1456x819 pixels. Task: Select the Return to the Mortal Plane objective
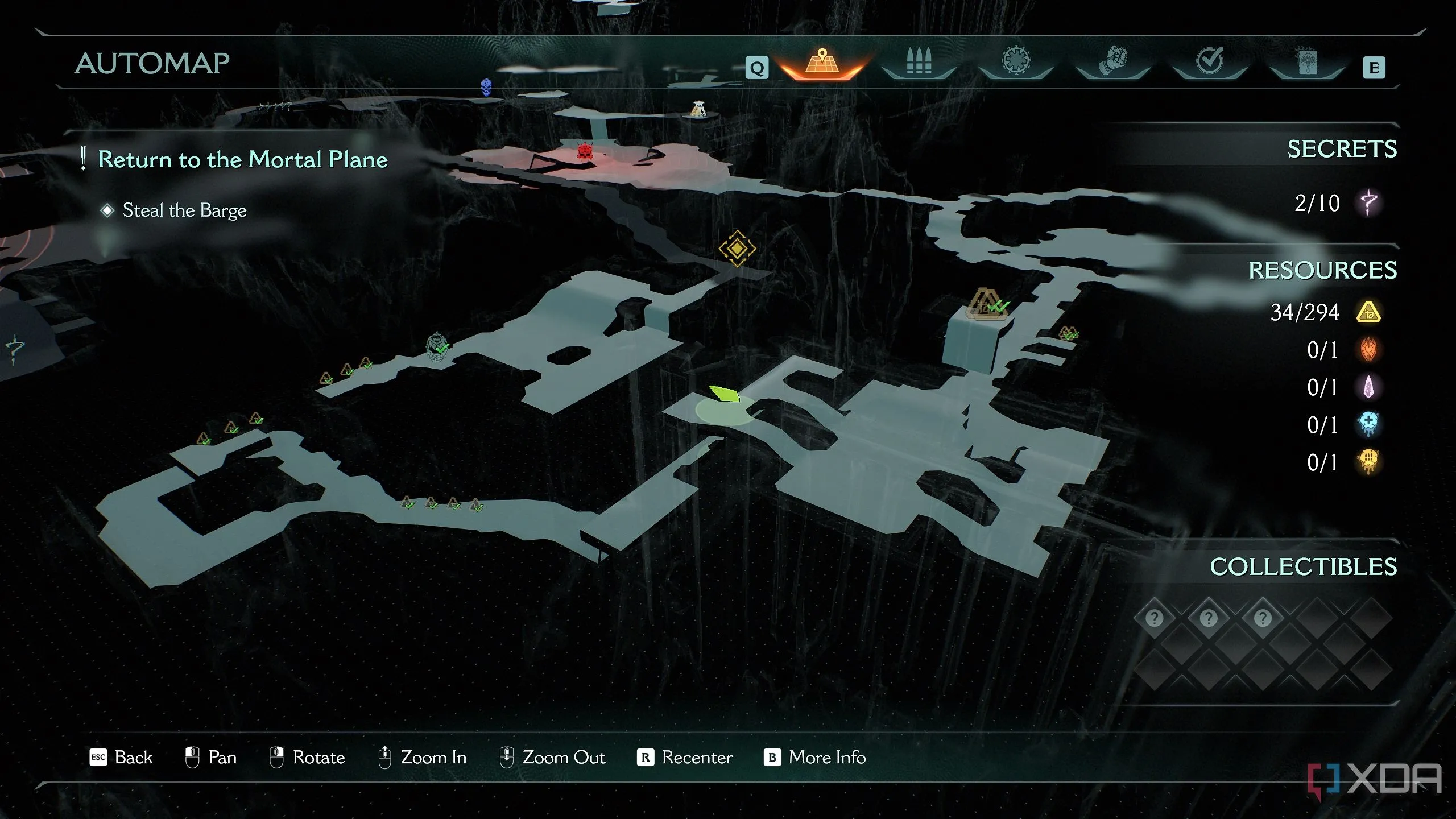tap(242, 159)
